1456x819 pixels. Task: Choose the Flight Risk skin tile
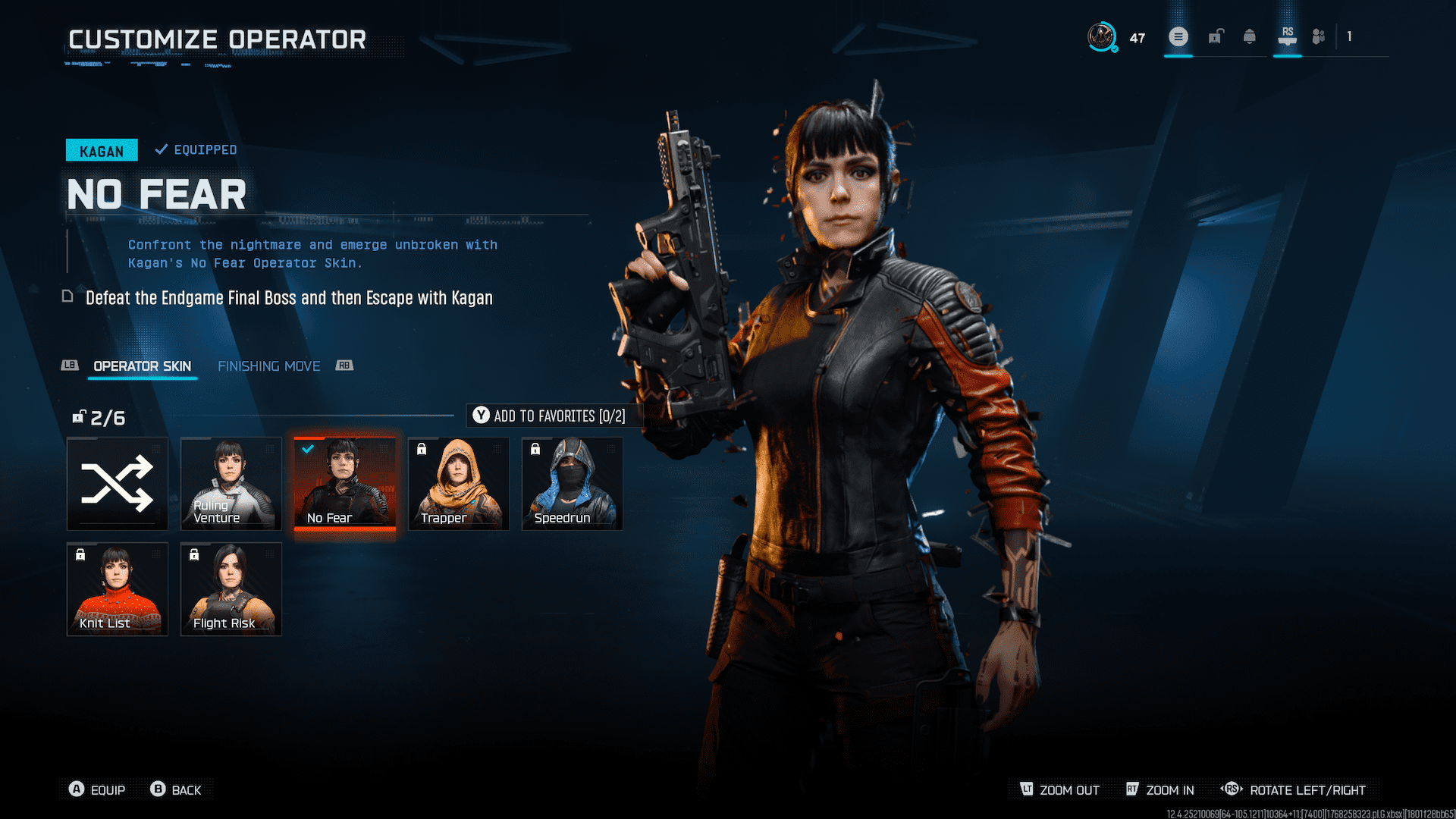(231, 588)
